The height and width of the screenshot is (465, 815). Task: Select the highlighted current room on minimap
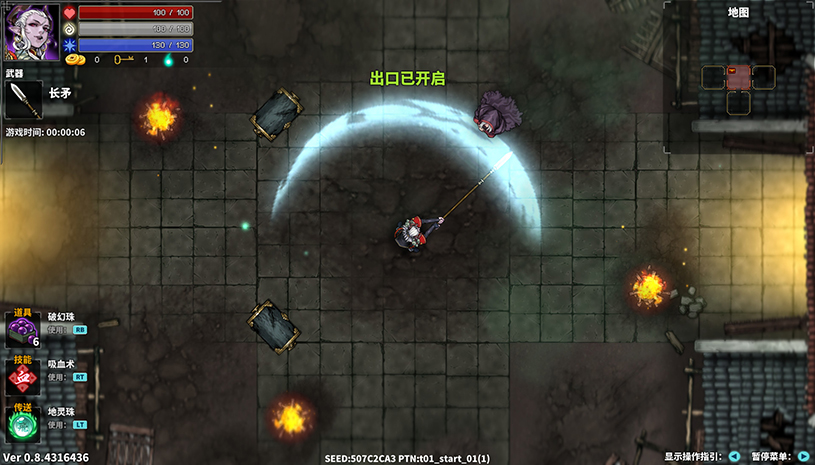[x=738, y=77]
